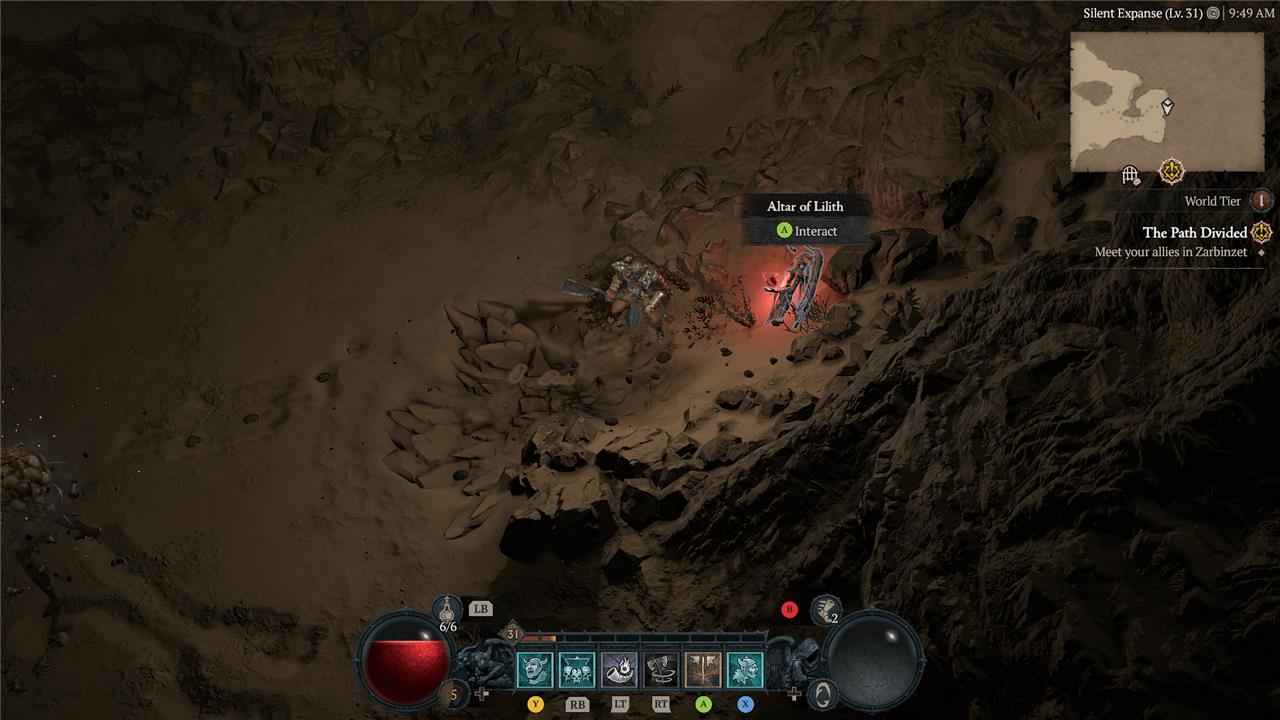Drink a healing potion from the flask icon

[447, 608]
